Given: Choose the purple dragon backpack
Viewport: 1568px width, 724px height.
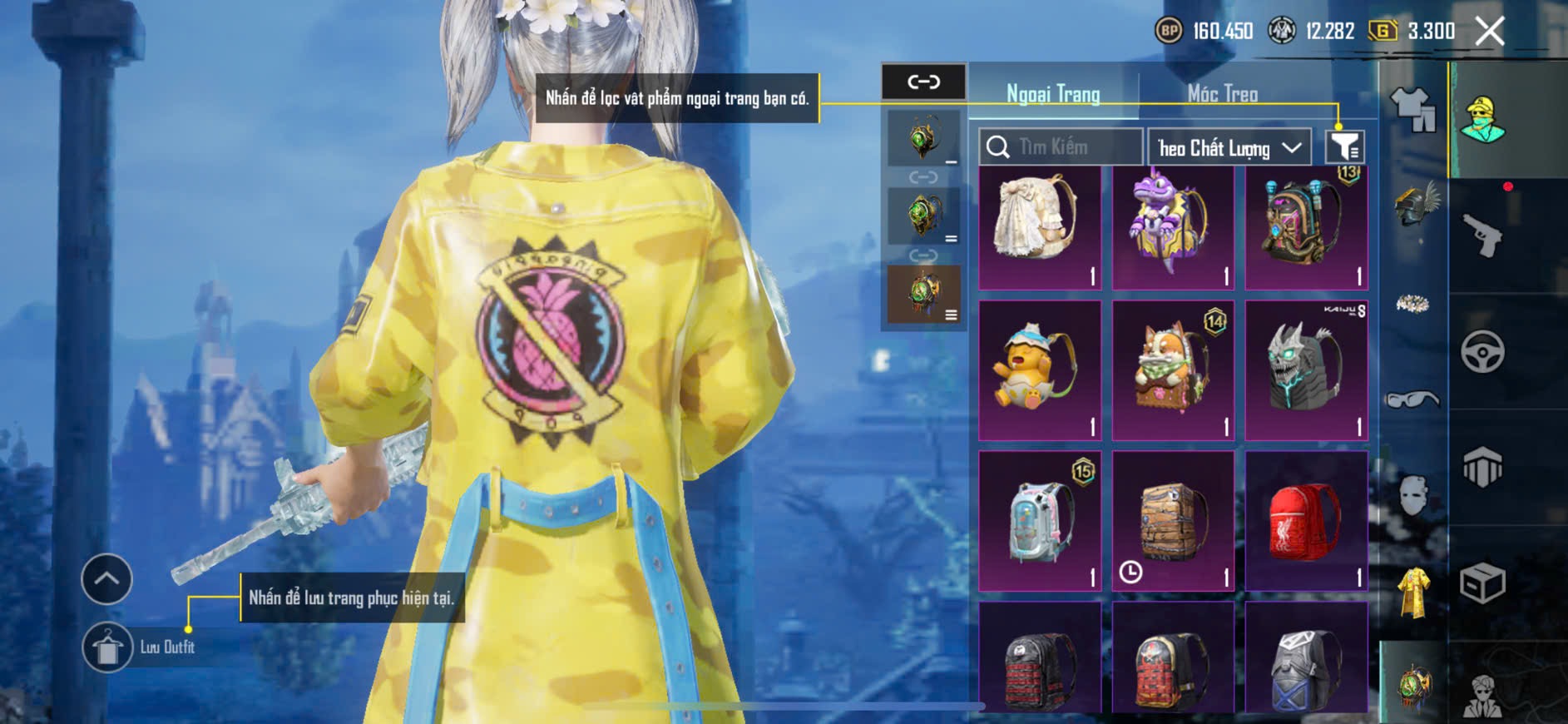Looking at the screenshot, I should [1172, 226].
